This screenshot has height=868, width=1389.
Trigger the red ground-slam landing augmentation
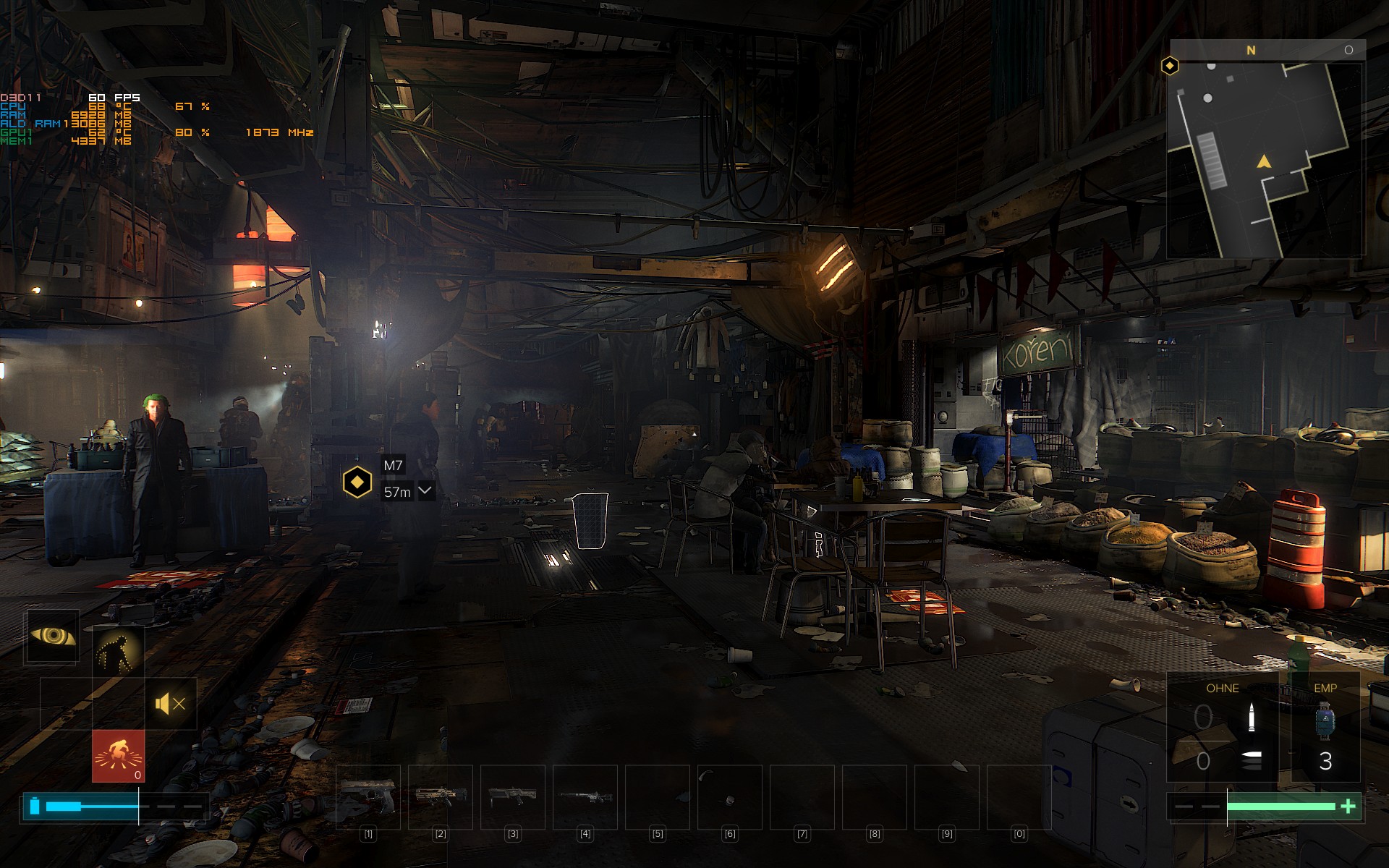point(118,755)
